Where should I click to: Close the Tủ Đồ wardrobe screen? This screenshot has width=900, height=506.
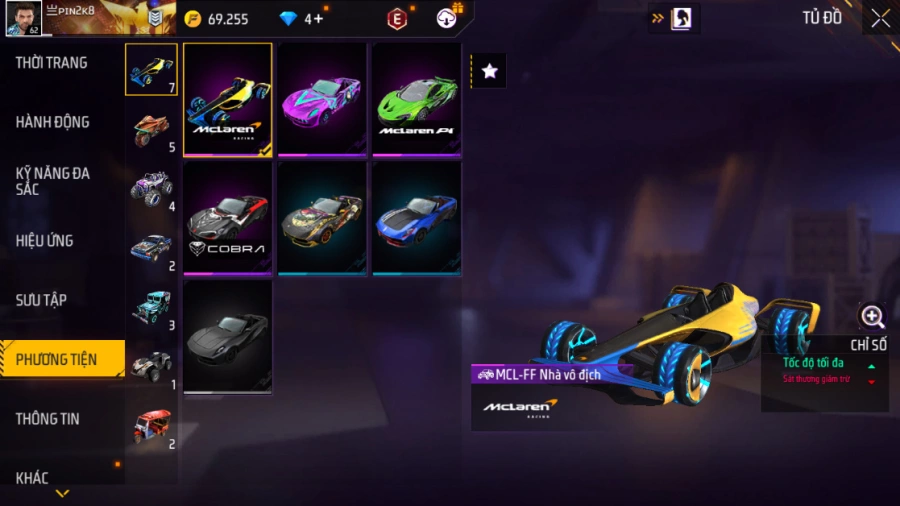[x=880, y=18]
